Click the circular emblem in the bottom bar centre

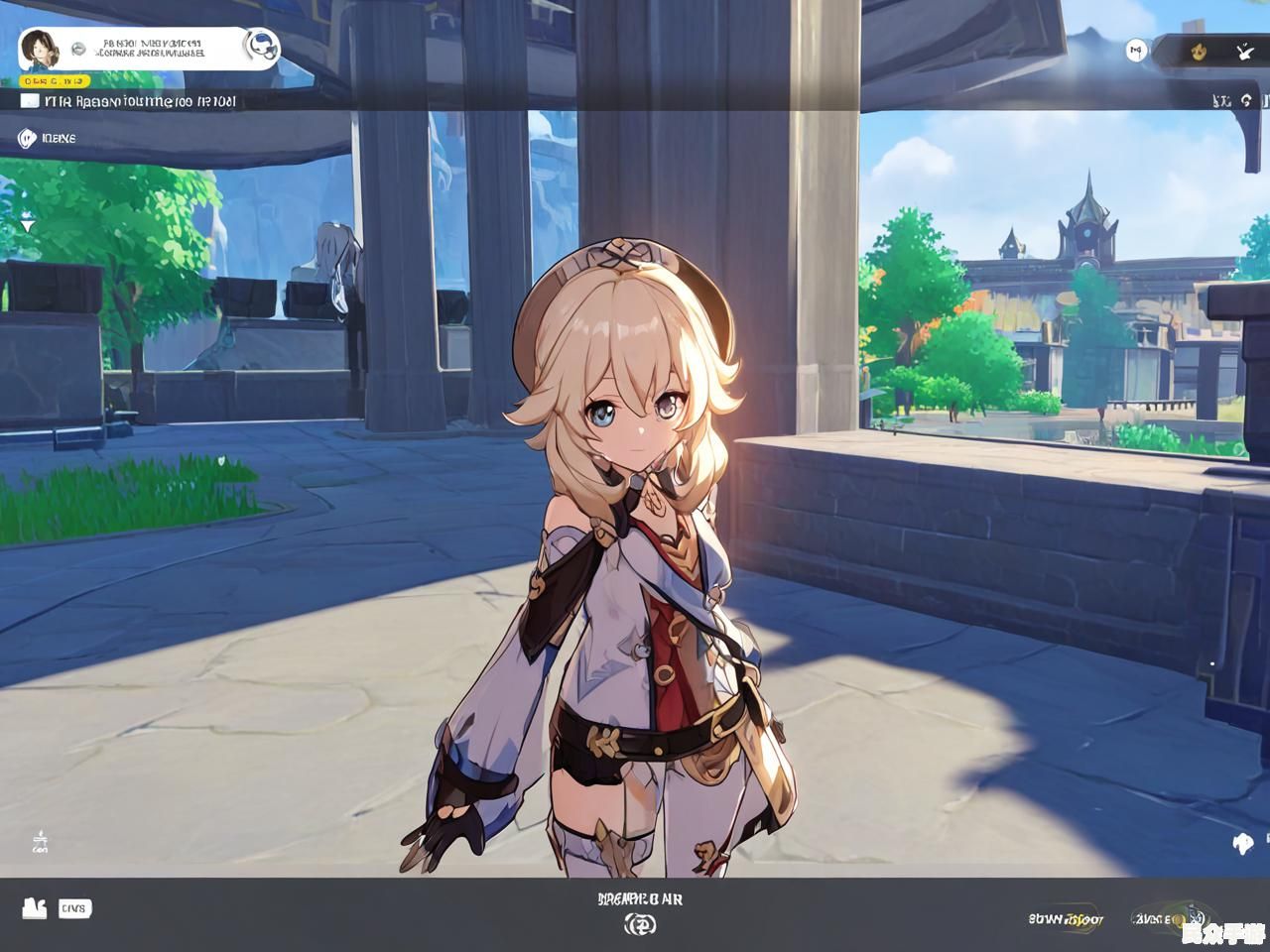coord(640,924)
